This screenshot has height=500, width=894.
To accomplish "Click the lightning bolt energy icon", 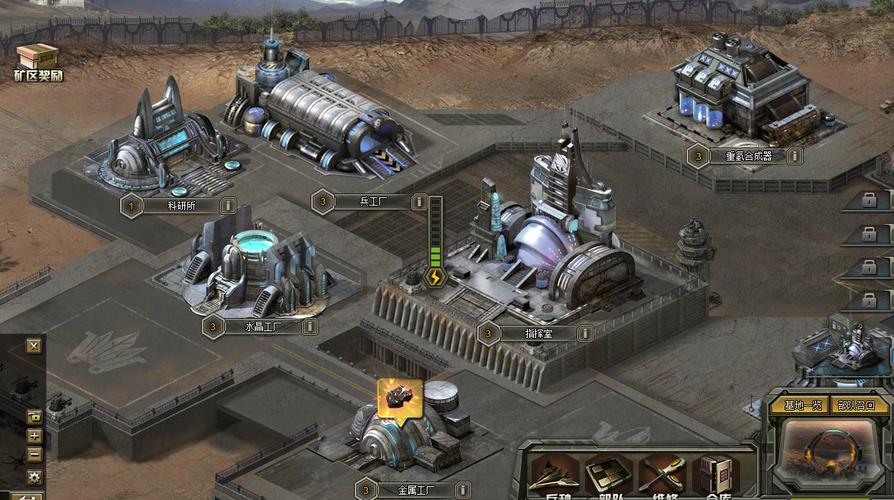I will pyautogui.click(x=435, y=278).
